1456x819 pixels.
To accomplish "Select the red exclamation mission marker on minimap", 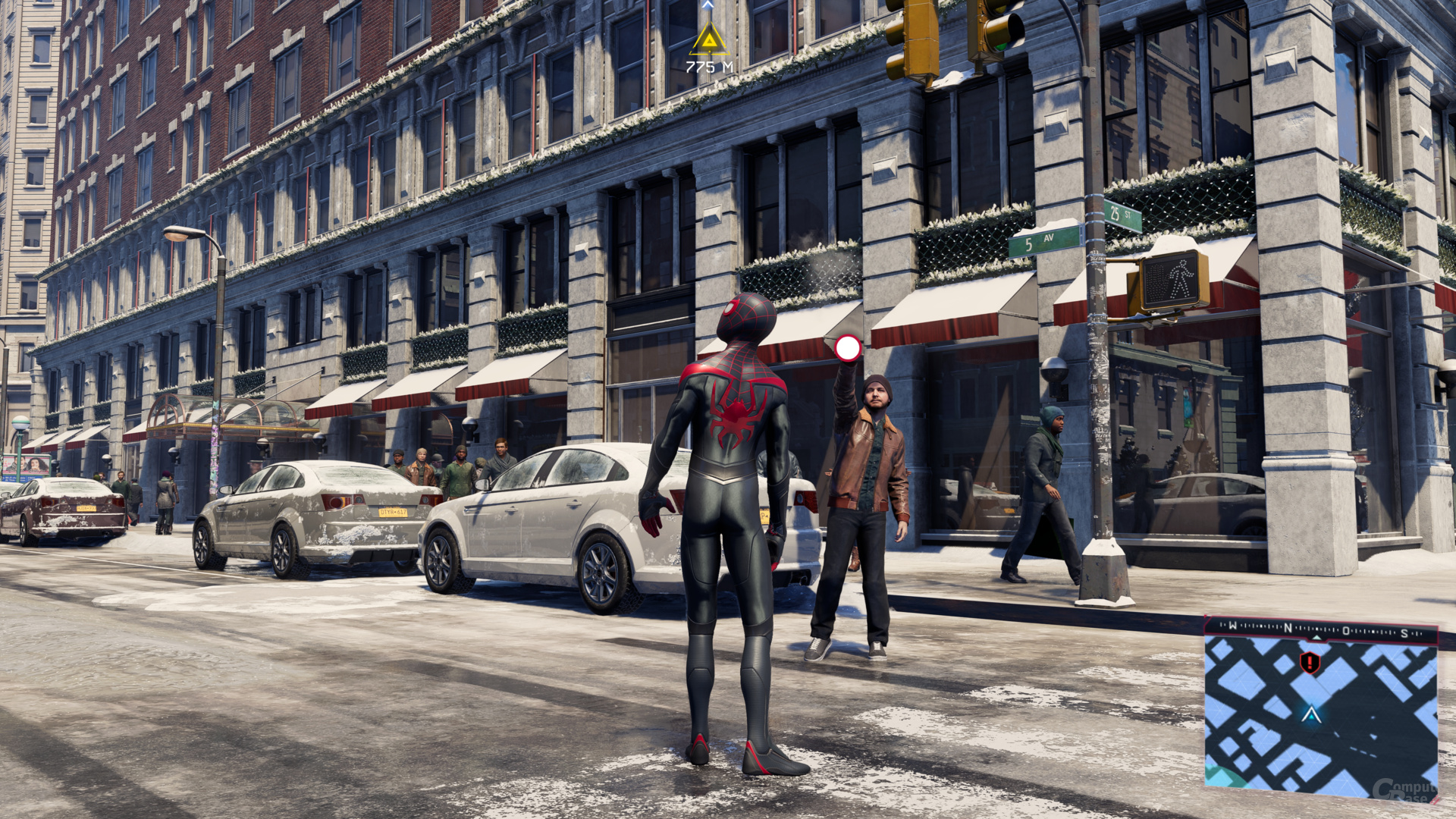I will (1310, 662).
